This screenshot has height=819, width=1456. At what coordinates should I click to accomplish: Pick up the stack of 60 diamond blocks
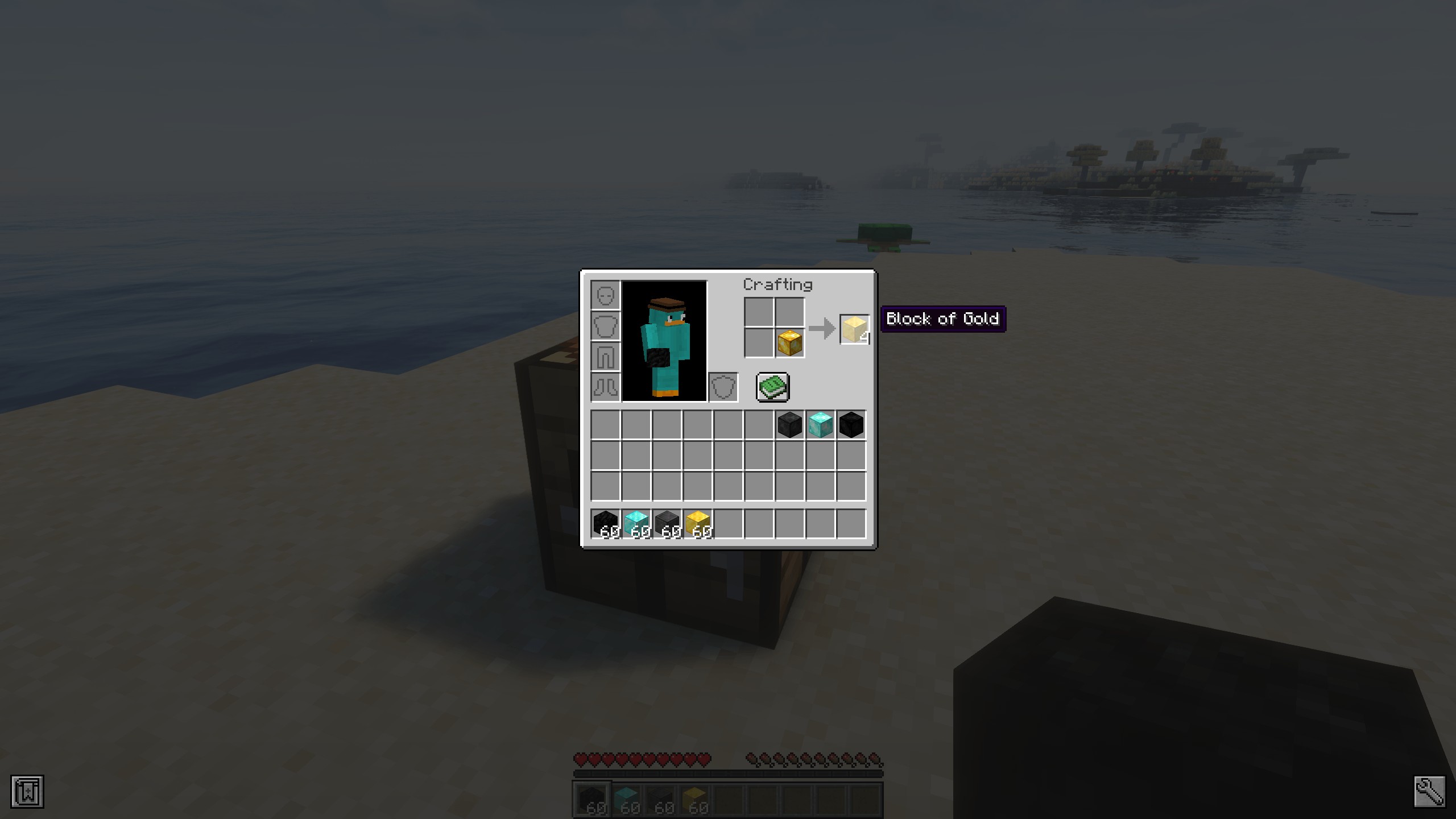pos(636,523)
